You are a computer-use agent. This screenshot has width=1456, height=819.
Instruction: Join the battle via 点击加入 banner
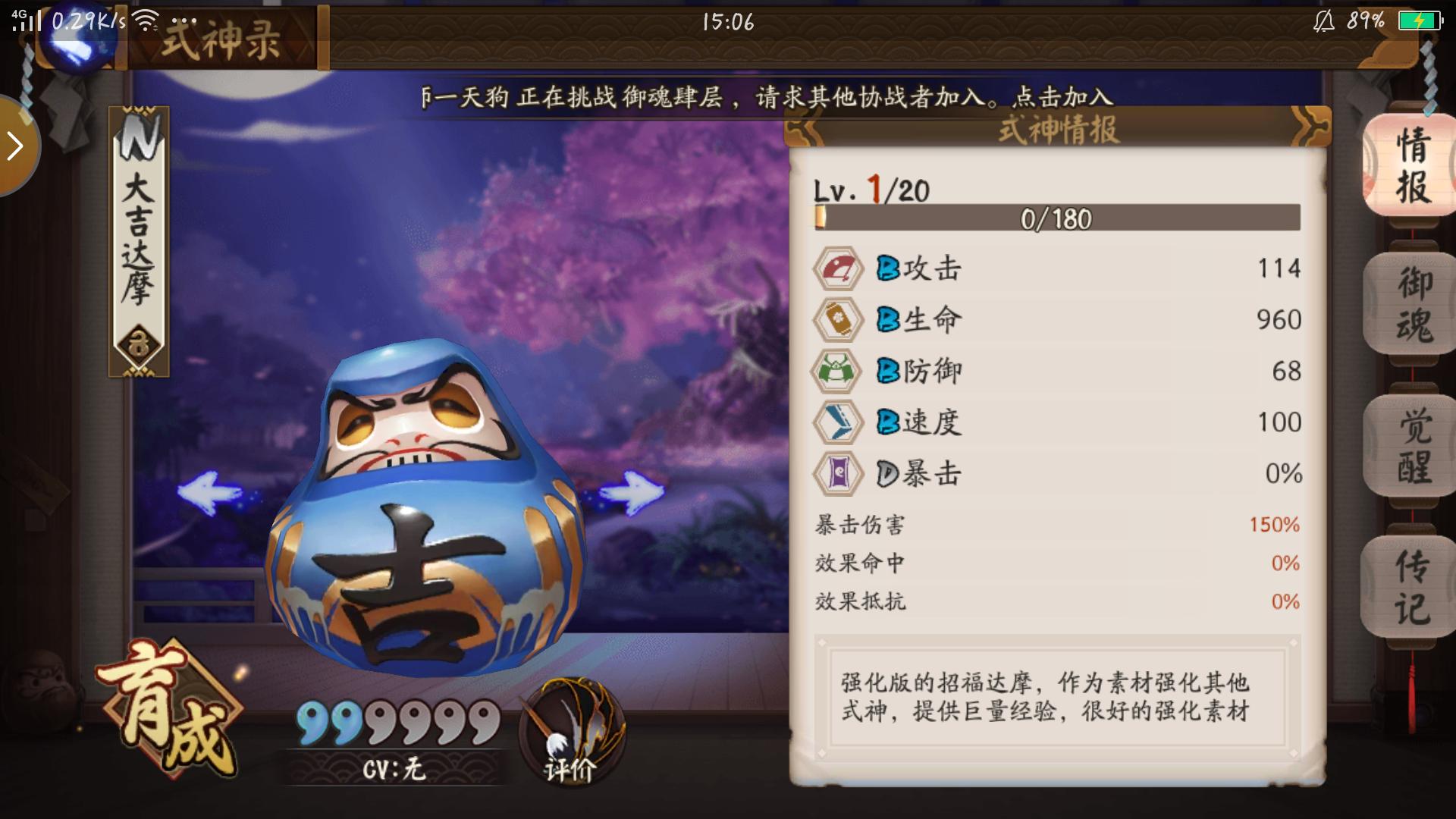tap(1062, 96)
